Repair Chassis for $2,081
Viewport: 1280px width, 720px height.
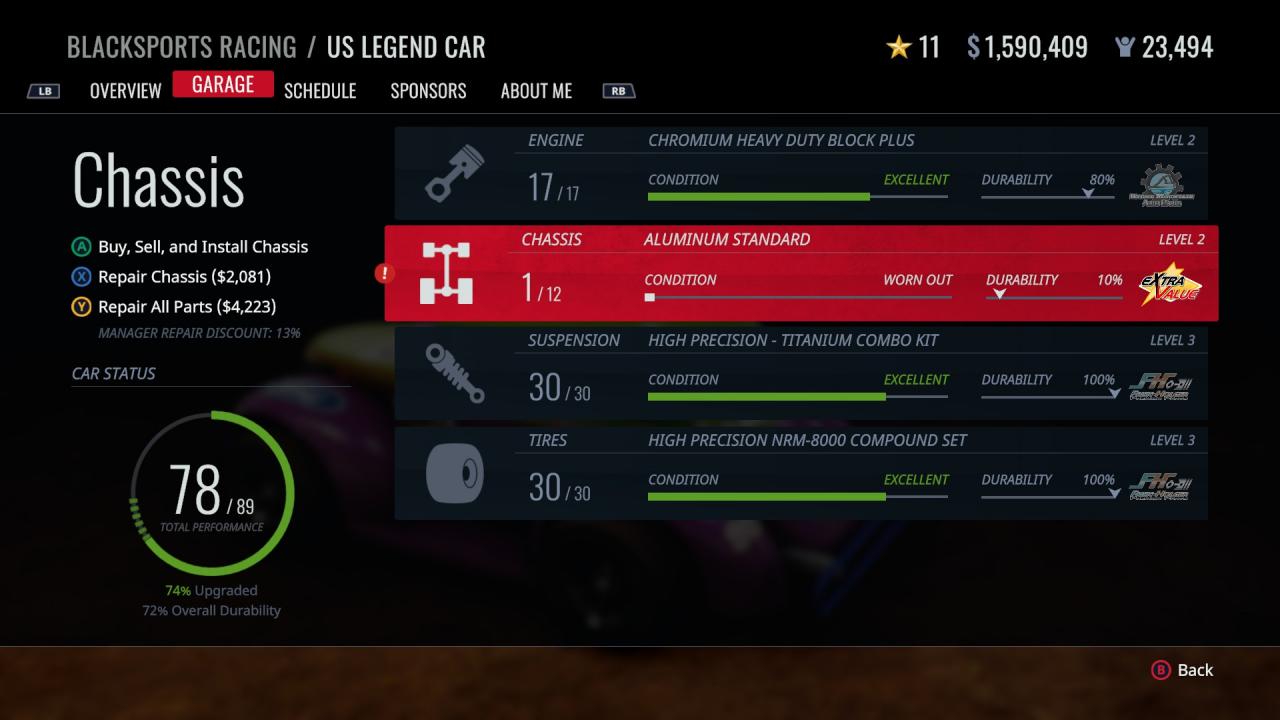click(x=184, y=277)
